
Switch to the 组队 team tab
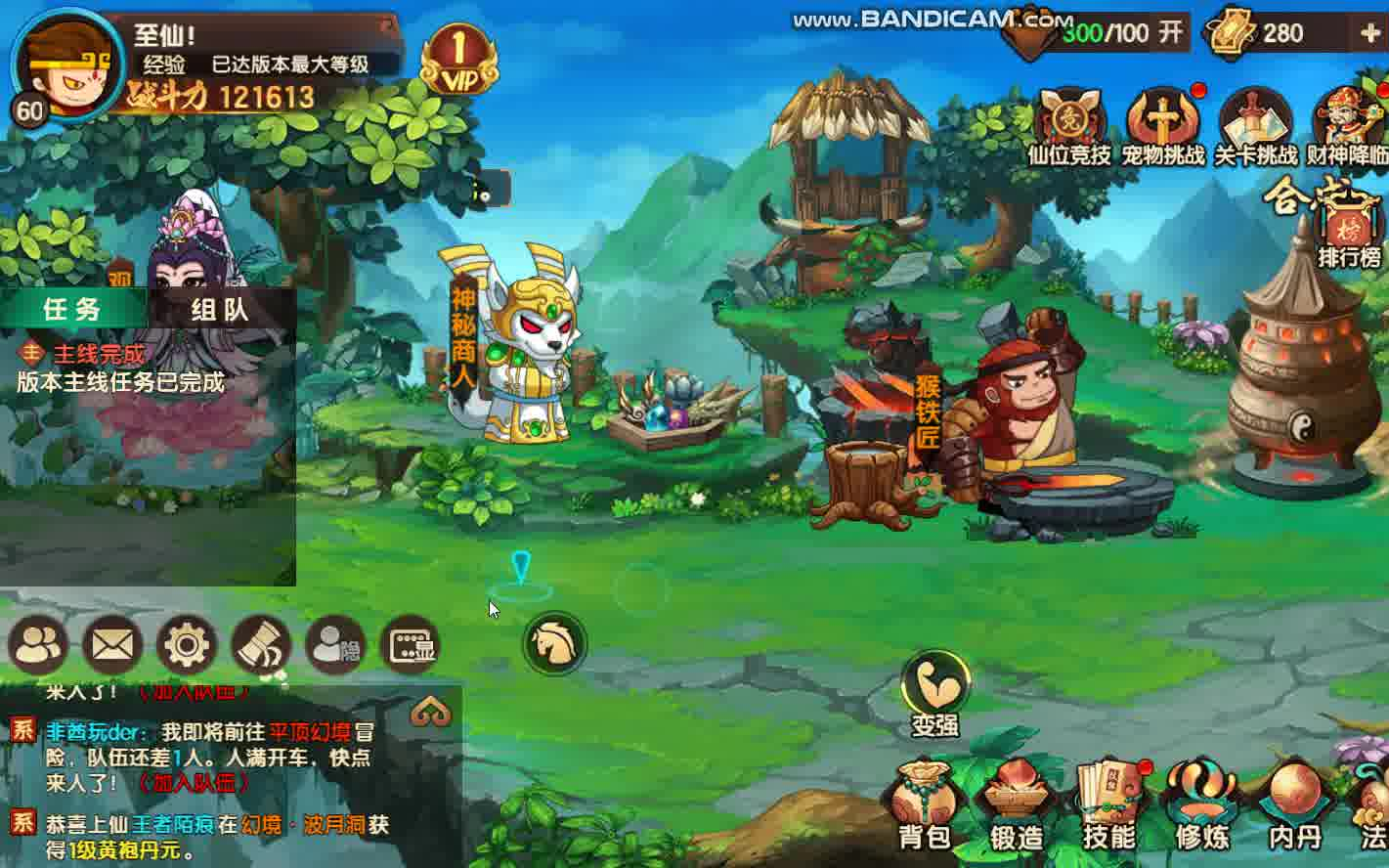pos(220,311)
